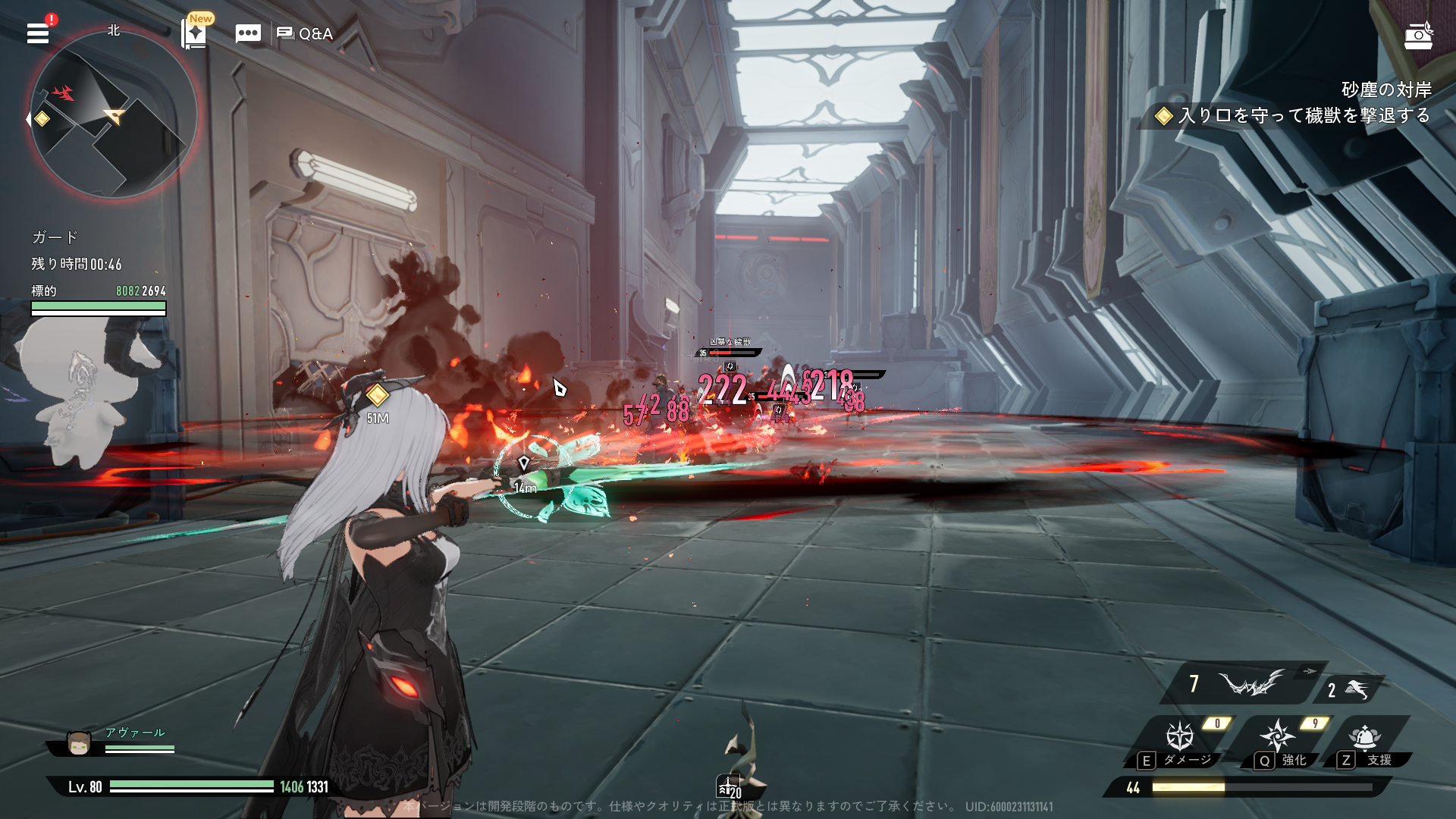
Task: Activate the ダメージ skill icon
Action: point(1180,736)
